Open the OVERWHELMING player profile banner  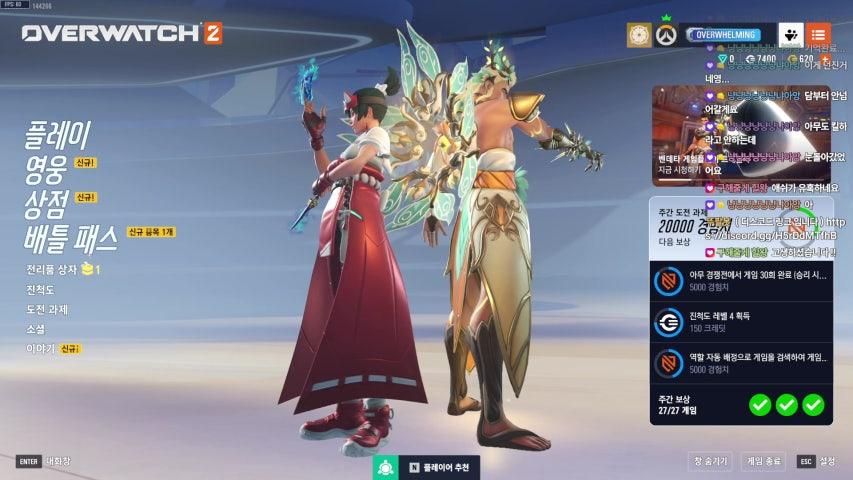pyautogui.click(x=729, y=35)
